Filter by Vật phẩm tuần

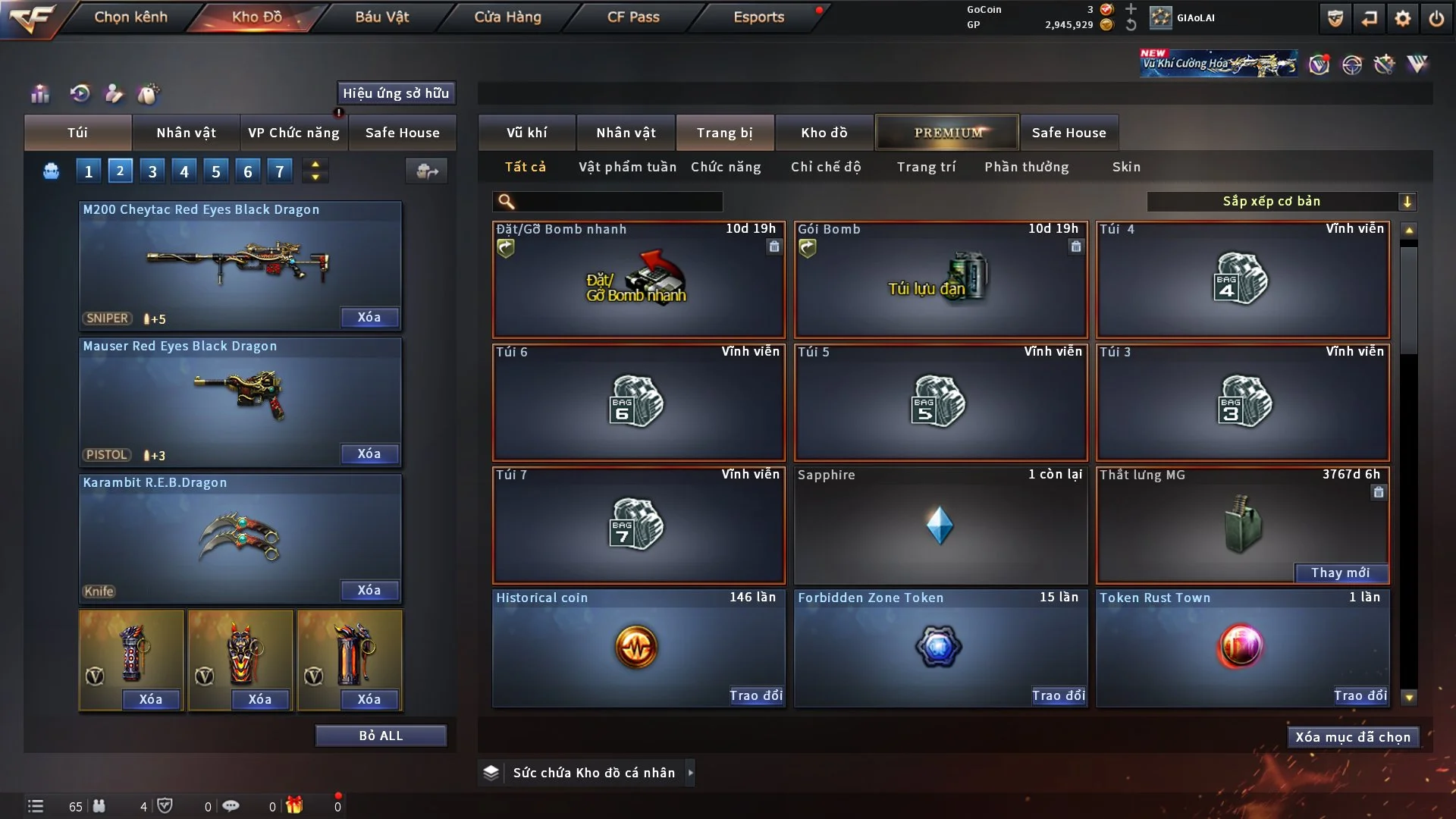coord(627,167)
